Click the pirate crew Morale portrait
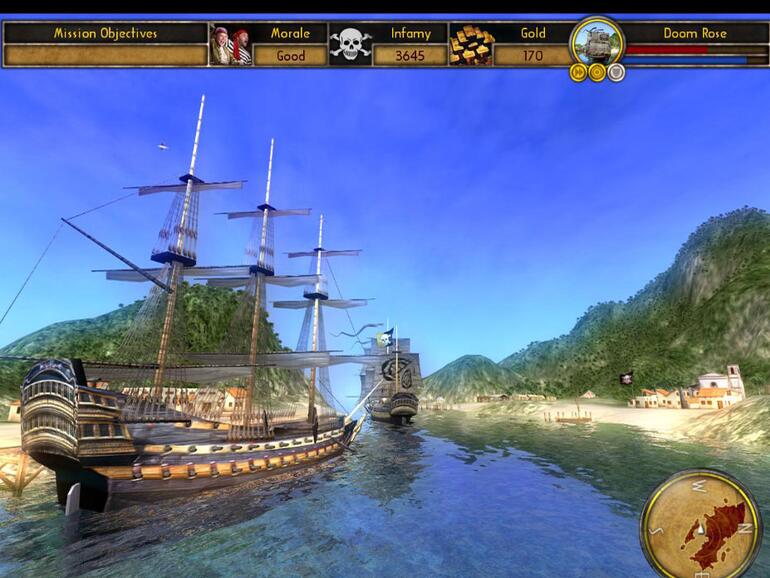 [230, 45]
